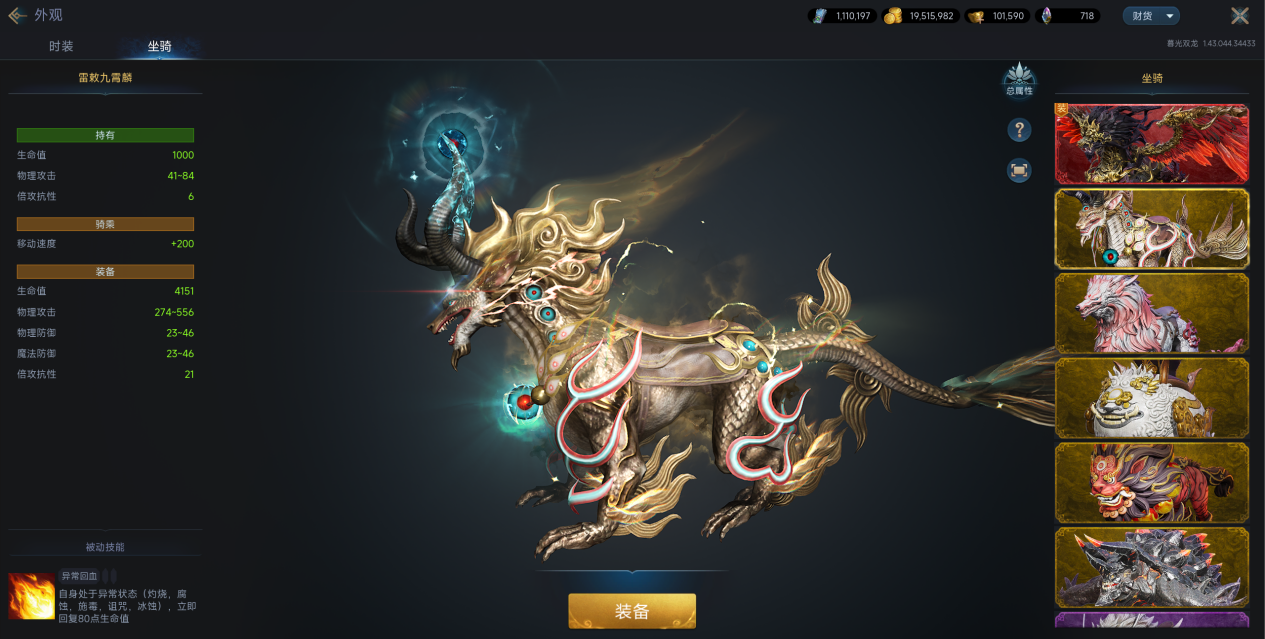Select the pink wolf mount thumbnail
Image resolution: width=1265 pixels, height=639 pixels.
[x=1152, y=313]
